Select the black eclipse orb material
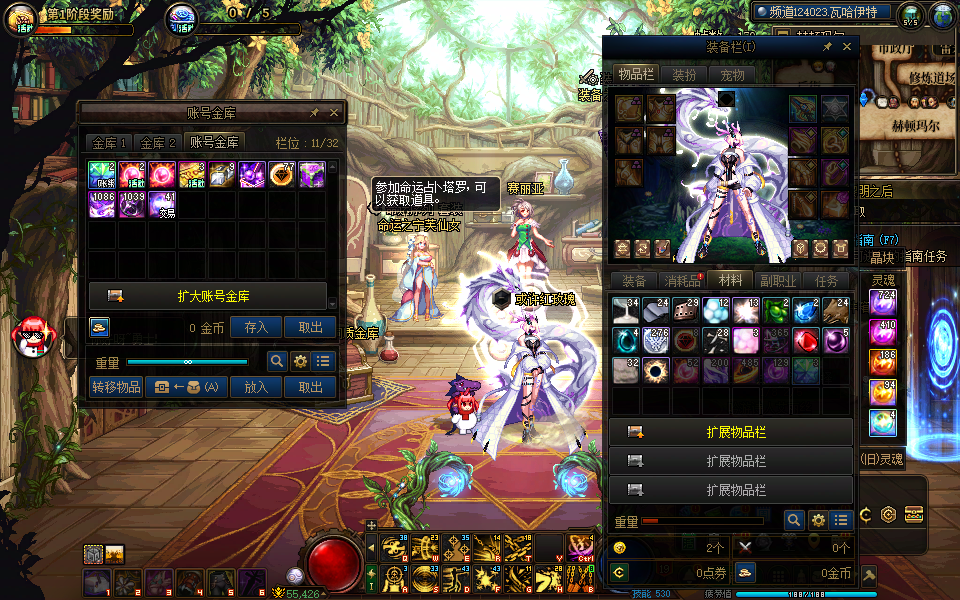 (656, 370)
